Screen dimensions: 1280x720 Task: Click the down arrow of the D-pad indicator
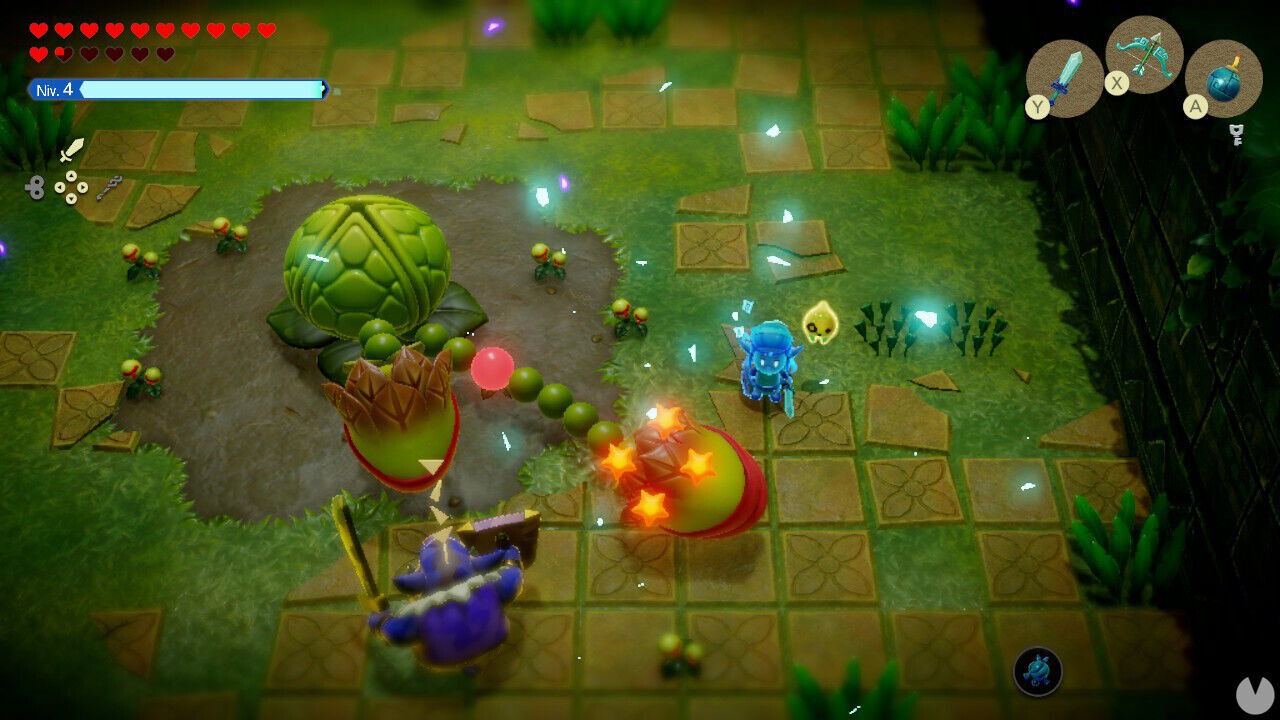click(x=71, y=198)
